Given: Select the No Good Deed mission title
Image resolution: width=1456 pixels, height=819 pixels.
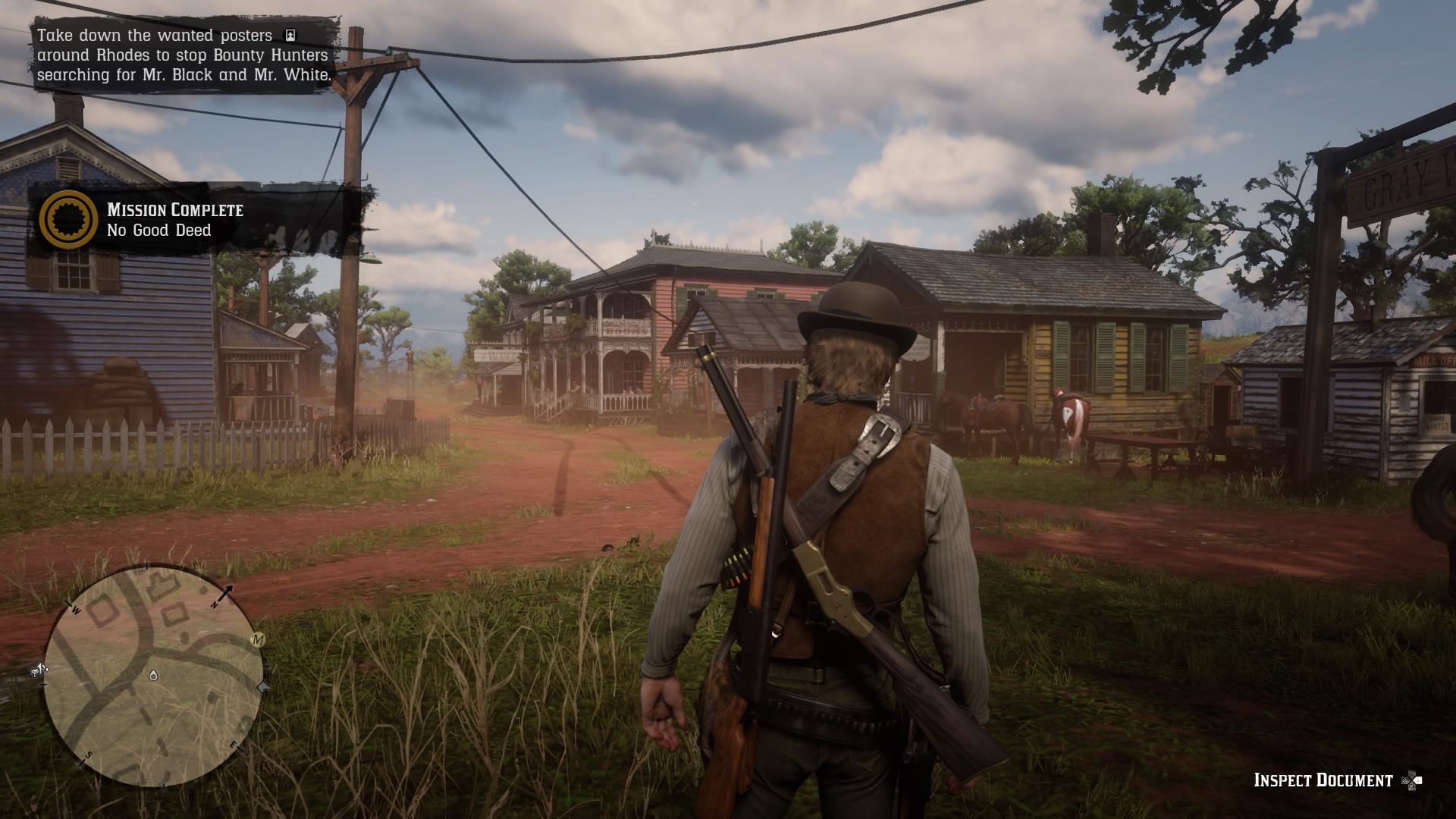Looking at the screenshot, I should [160, 230].
